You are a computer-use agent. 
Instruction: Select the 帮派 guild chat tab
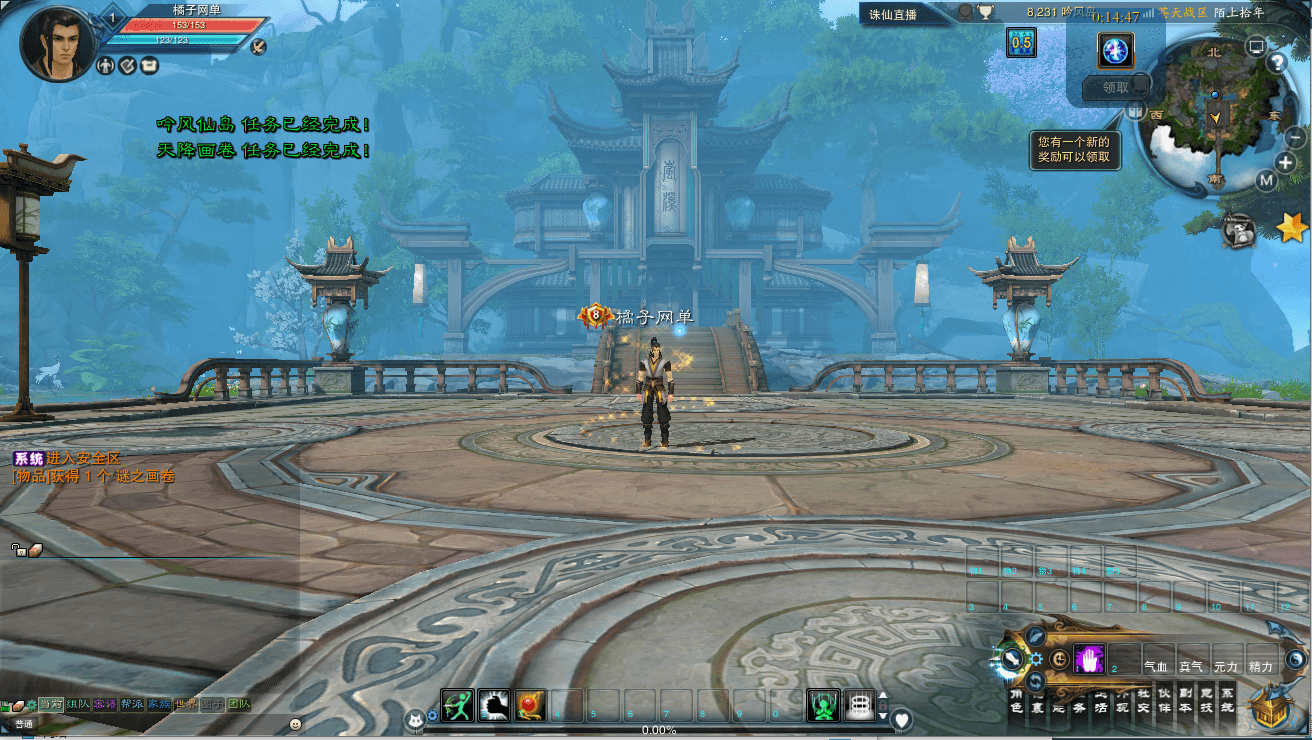point(132,704)
